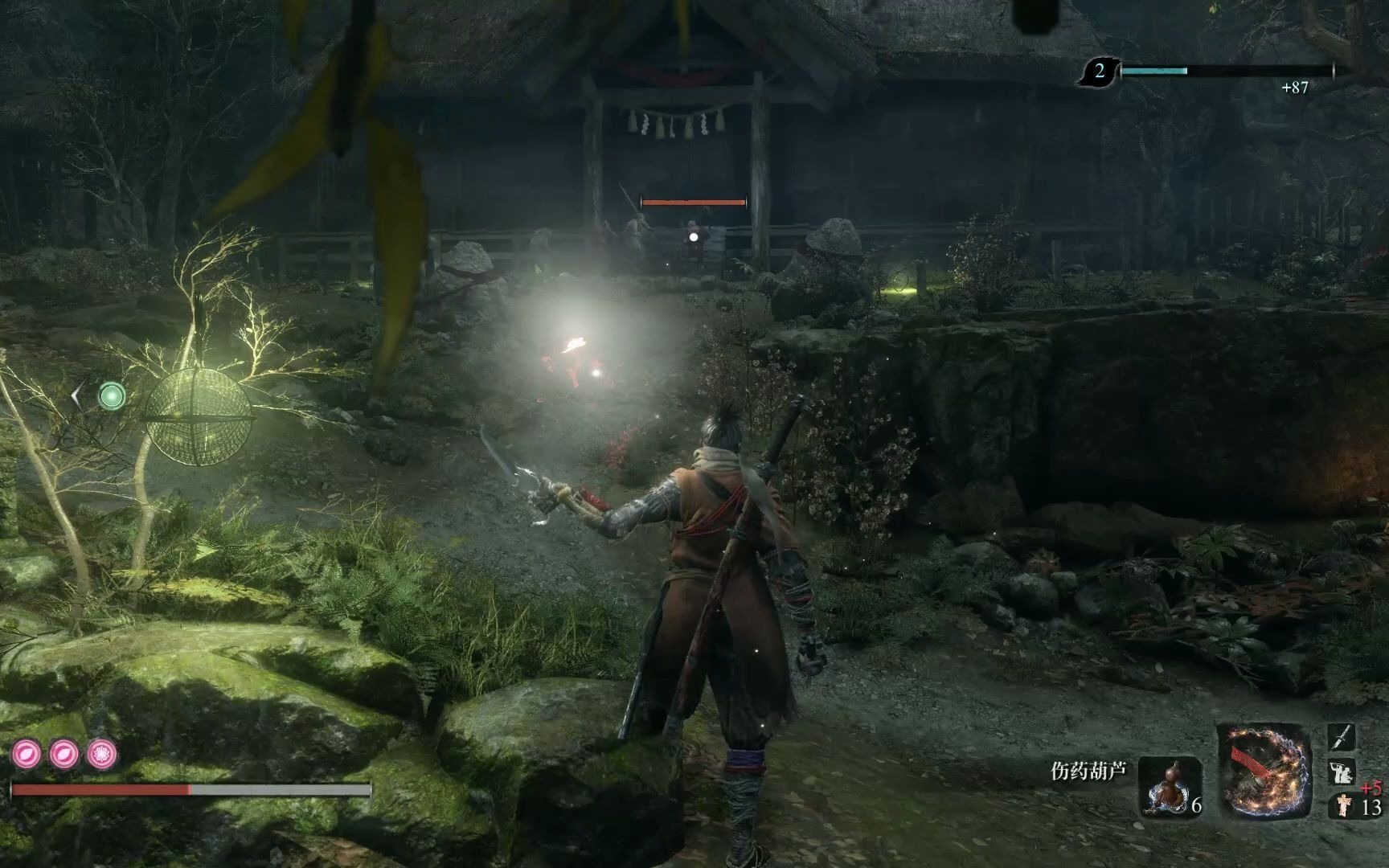Select the spirit emblem counter icon

coord(1341,805)
